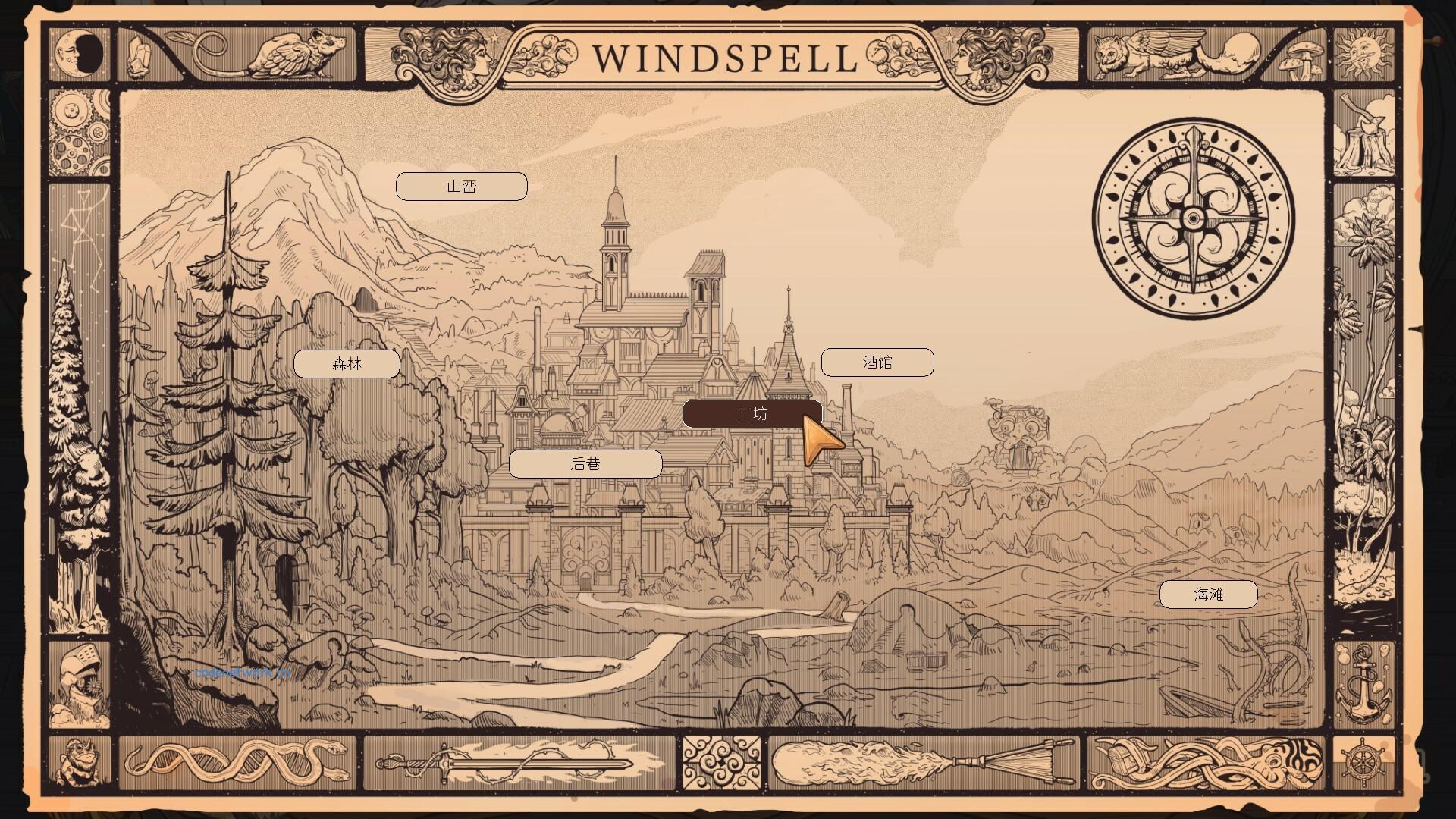Go to the 后巷 back alley
The image size is (1456, 819).
tap(586, 463)
